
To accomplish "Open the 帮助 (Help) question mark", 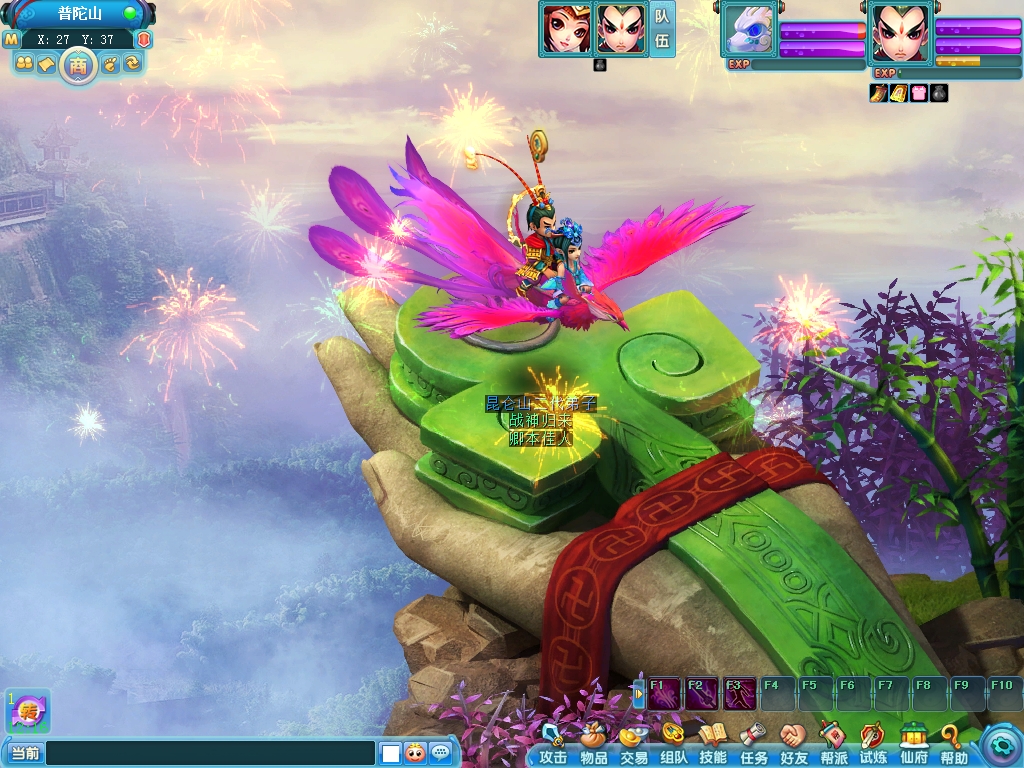I will pyautogui.click(x=953, y=744).
